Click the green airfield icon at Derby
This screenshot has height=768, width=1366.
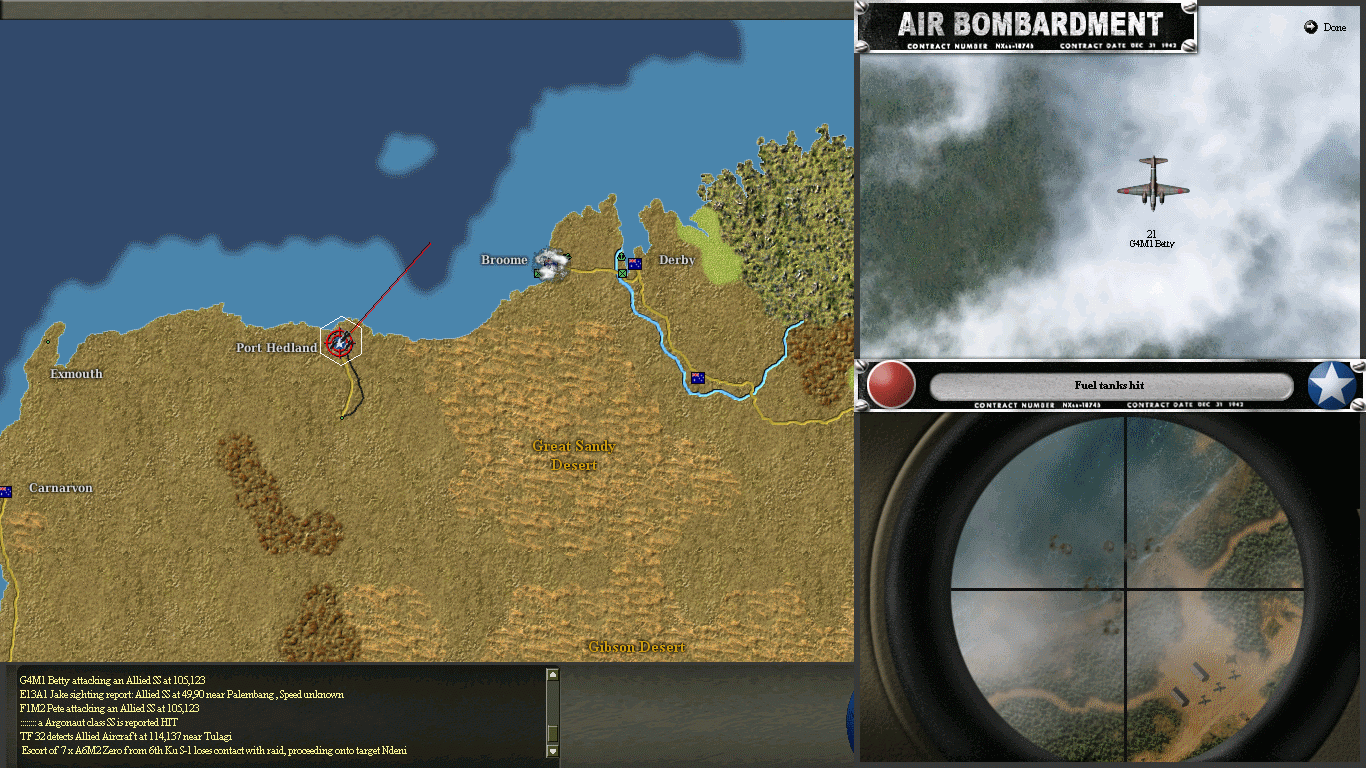pos(622,273)
